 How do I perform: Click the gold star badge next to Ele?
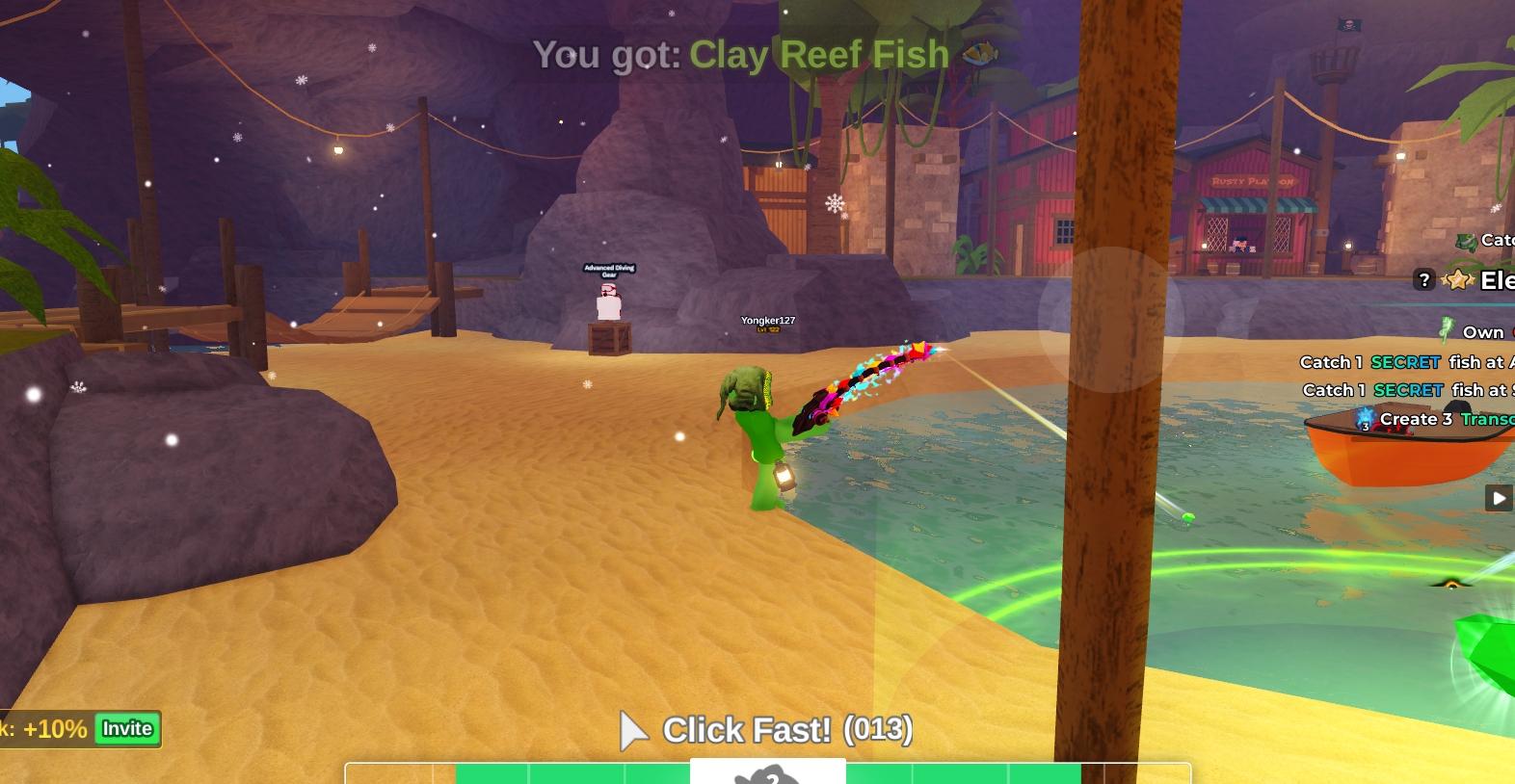(x=1457, y=279)
